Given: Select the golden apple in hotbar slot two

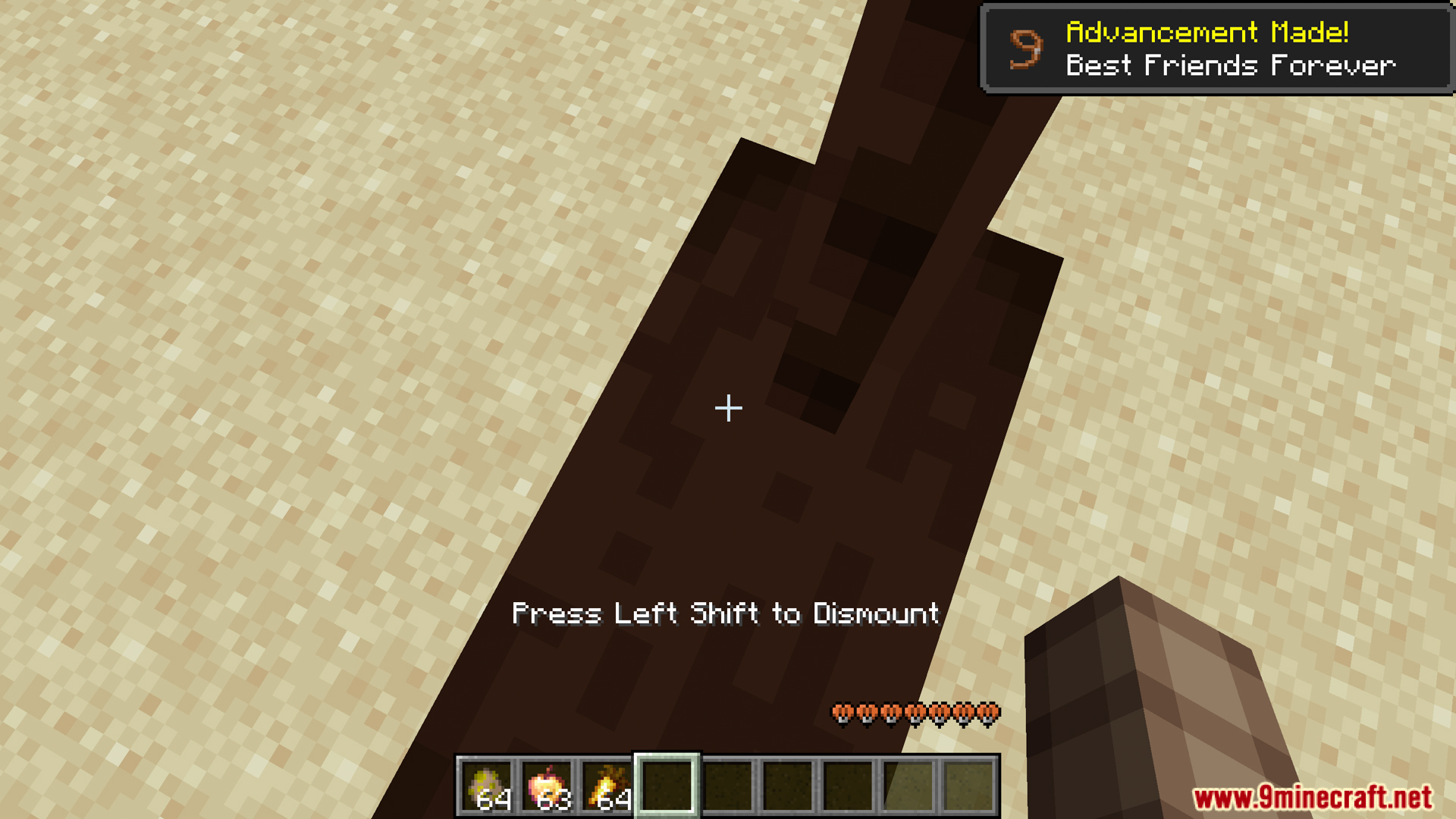Looking at the screenshot, I should [x=548, y=781].
